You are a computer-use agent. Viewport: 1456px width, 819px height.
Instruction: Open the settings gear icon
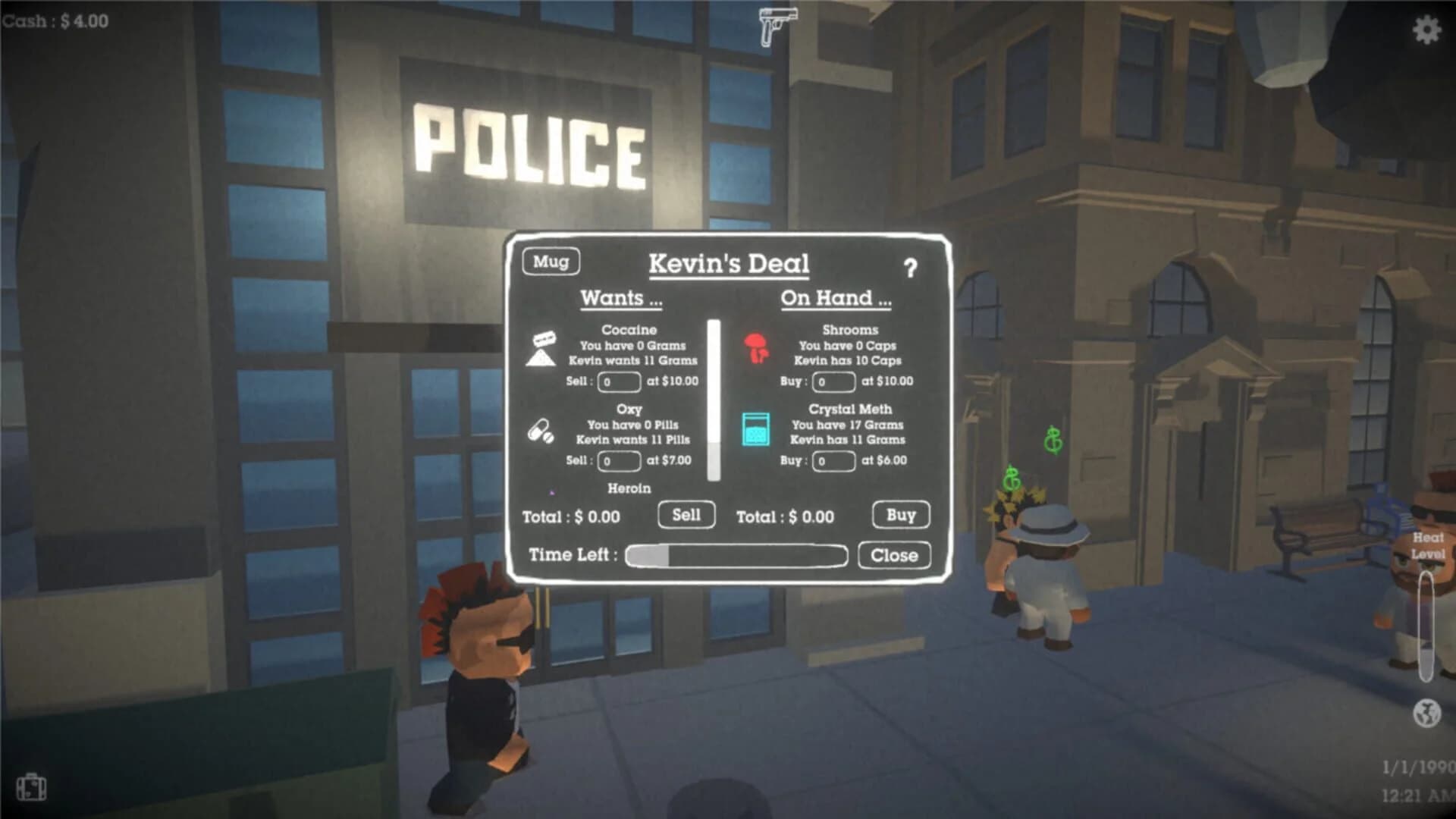1429,30
